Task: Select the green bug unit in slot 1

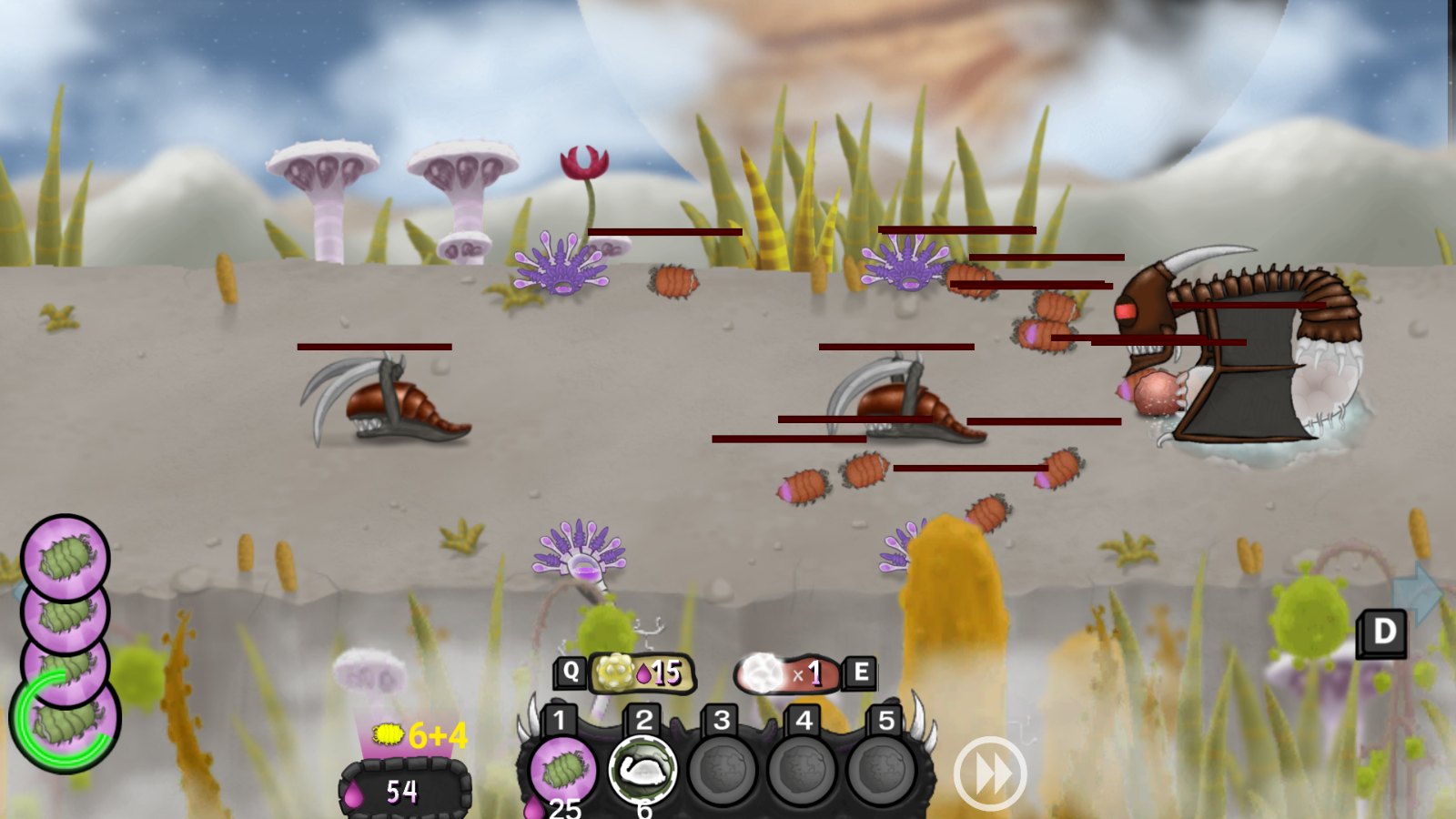Action: (563, 771)
